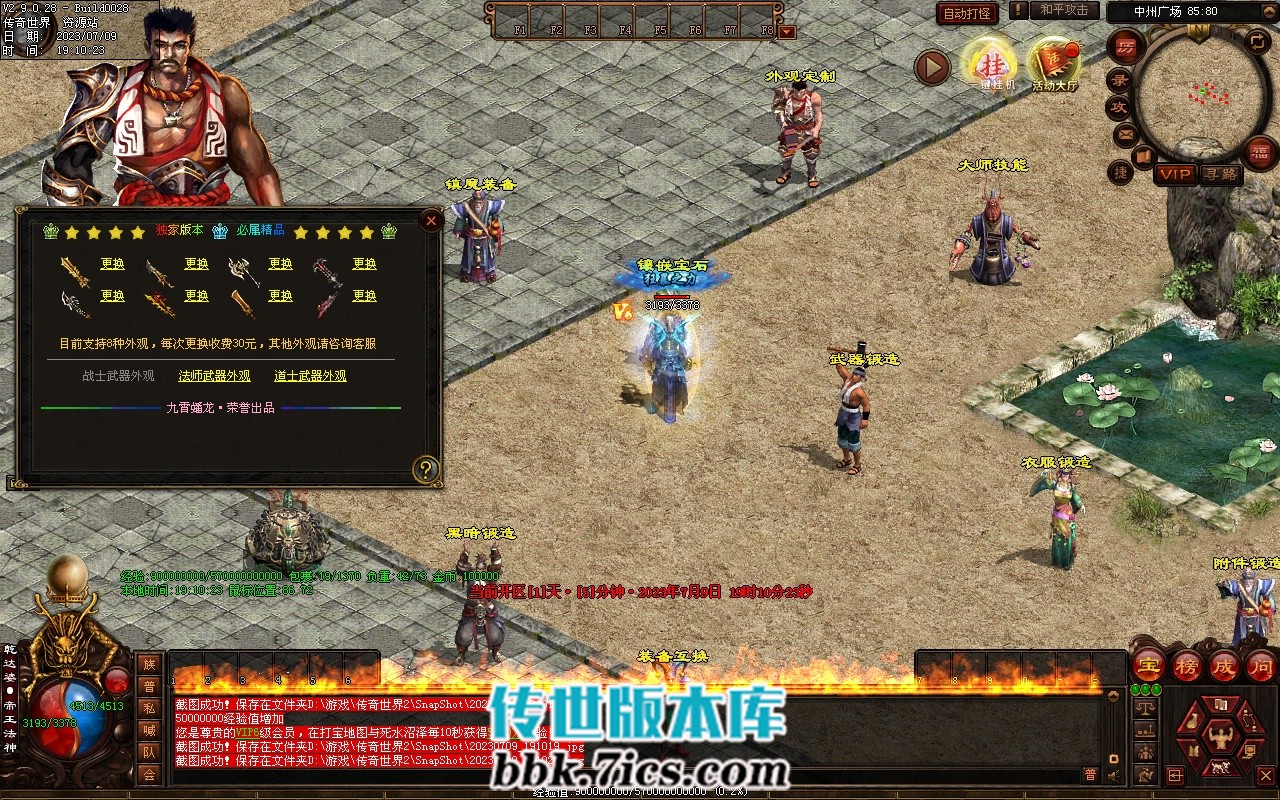Start 寻路 pathfinding

click(1221, 174)
